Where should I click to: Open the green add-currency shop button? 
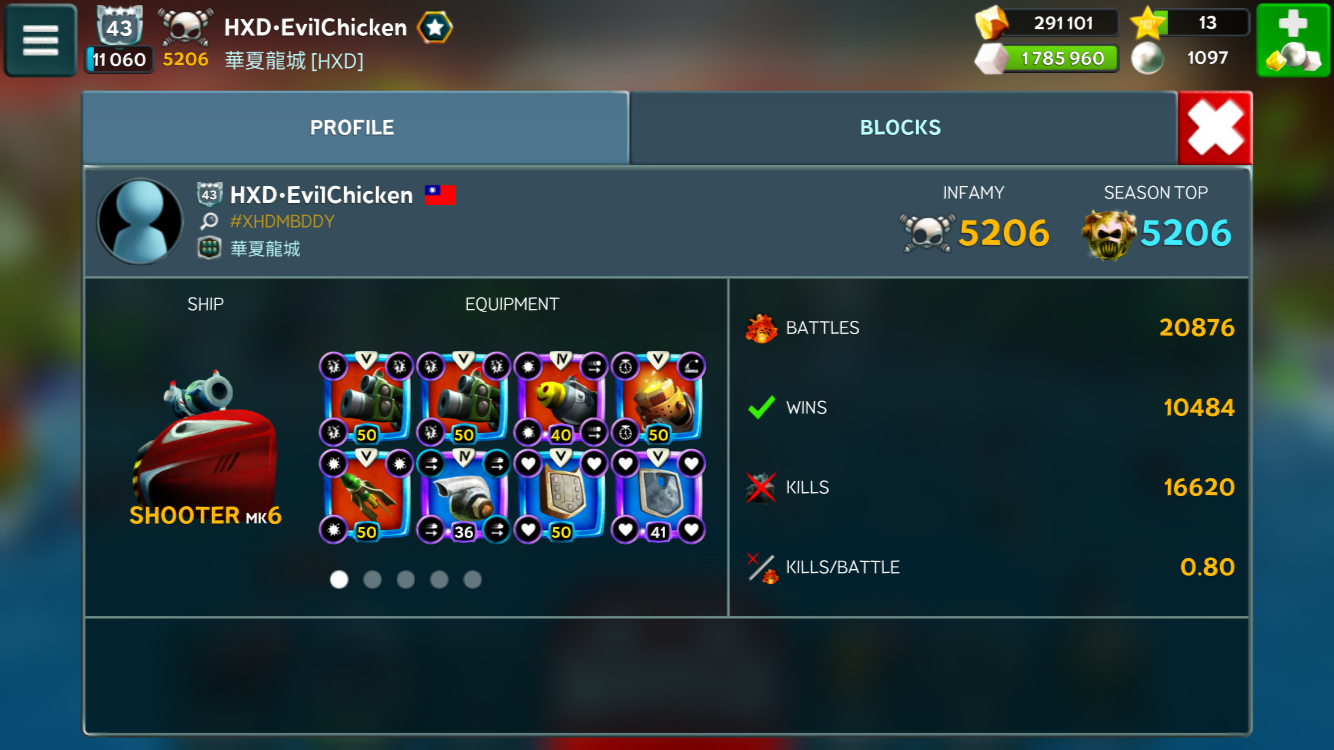[x=1292, y=41]
